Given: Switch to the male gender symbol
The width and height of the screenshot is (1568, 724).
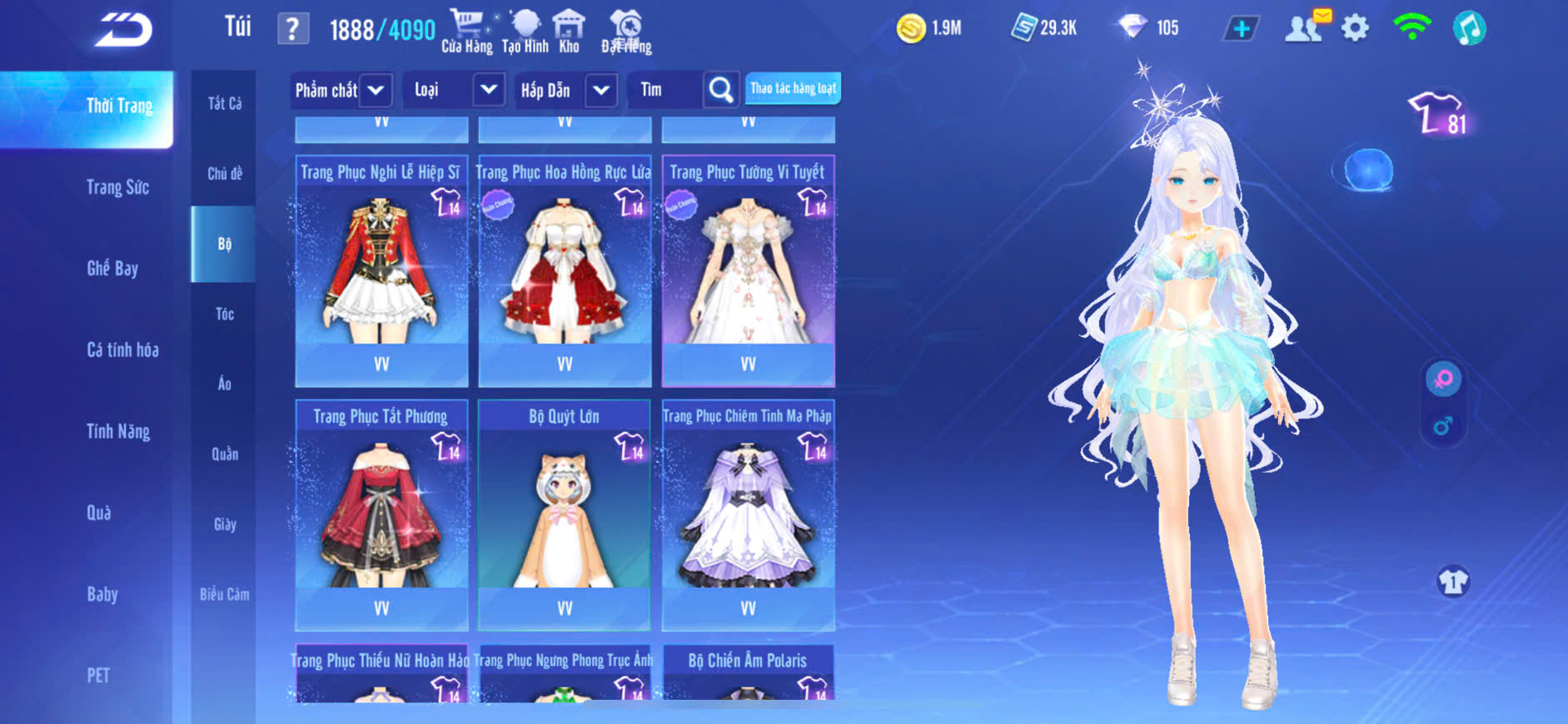Looking at the screenshot, I should pyautogui.click(x=1443, y=426).
